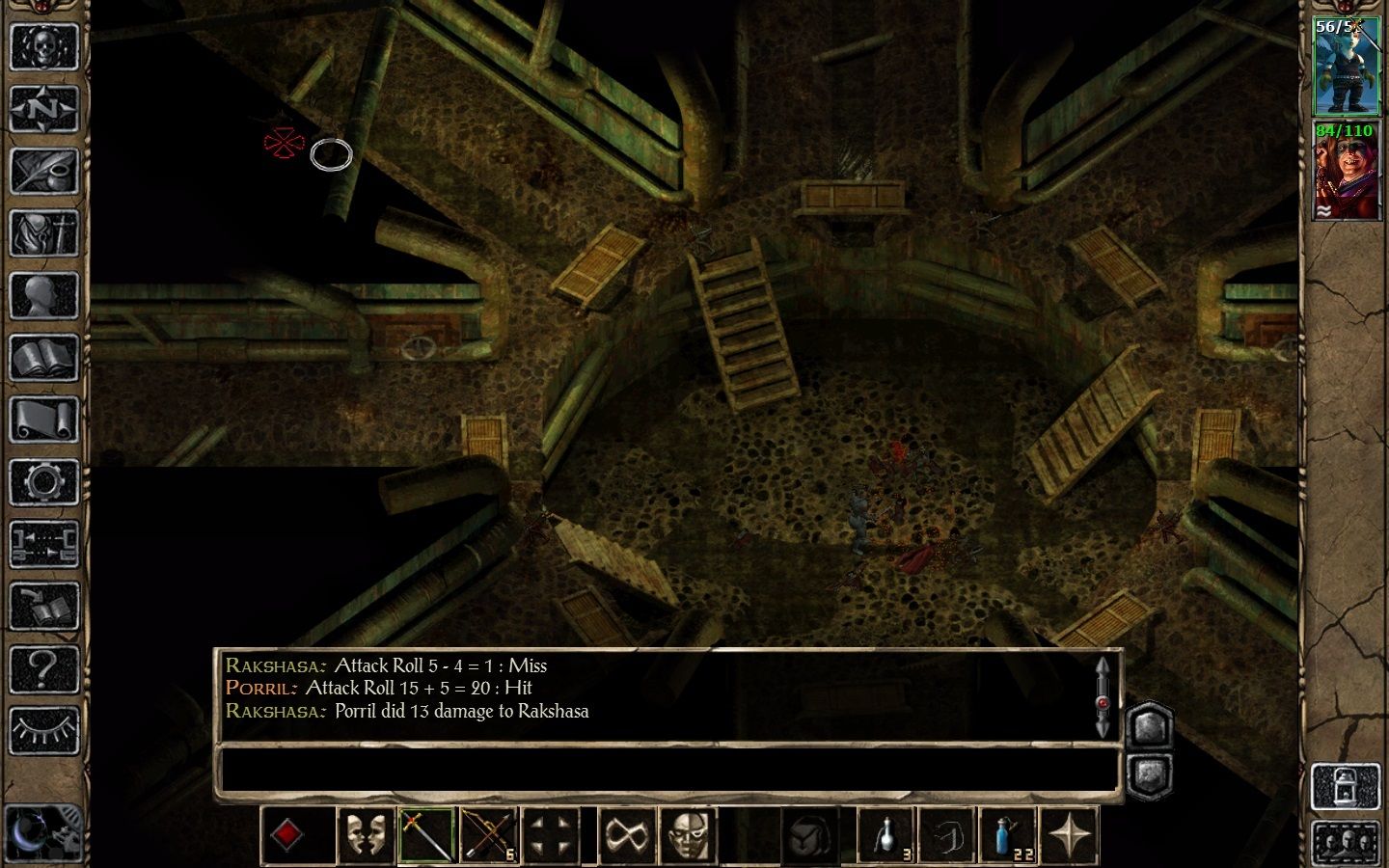This screenshot has width=1389, height=868.
Task: Equip the bow with arrows slot
Action: pyautogui.click(x=489, y=835)
